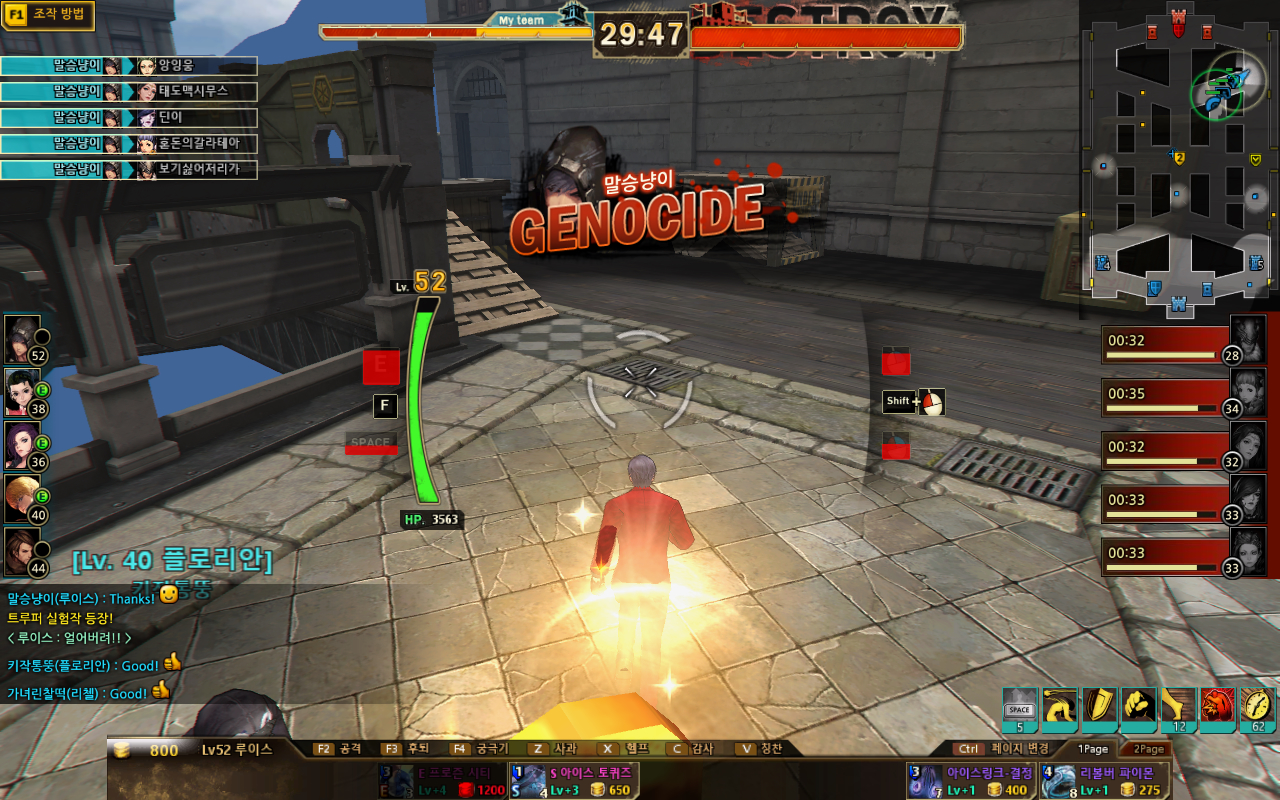Open the F1 조작 방법 controls help

tap(48, 16)
